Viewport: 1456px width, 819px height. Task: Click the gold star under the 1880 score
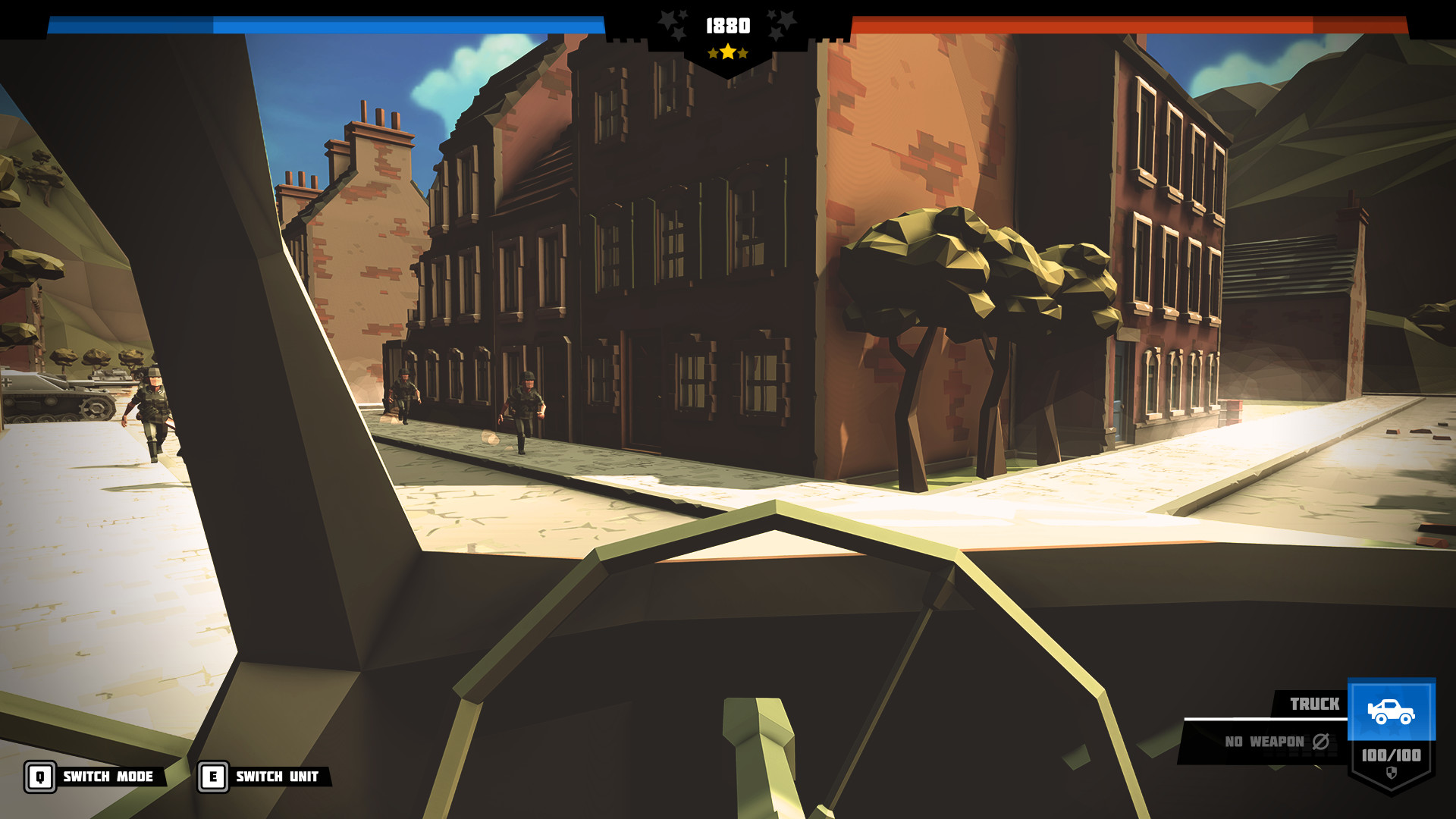point(728,53)
